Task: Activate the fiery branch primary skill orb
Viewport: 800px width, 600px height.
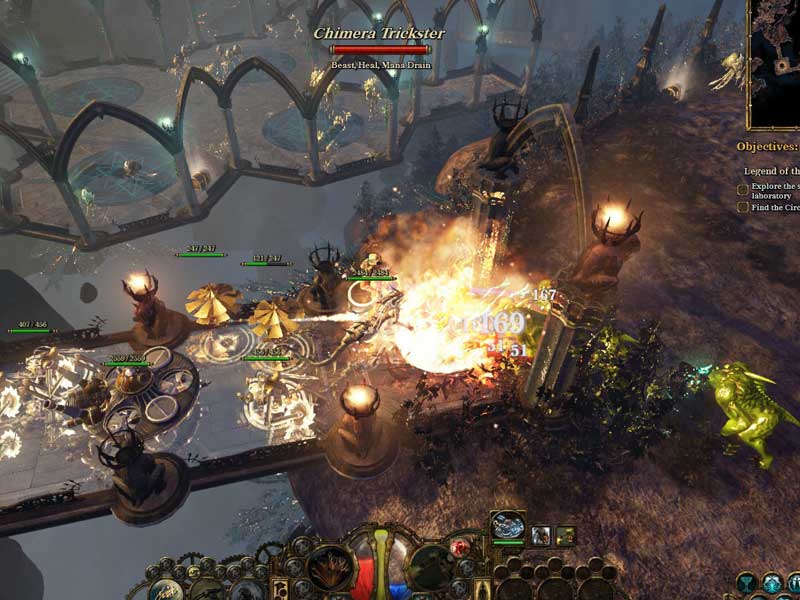Action: 328,567
